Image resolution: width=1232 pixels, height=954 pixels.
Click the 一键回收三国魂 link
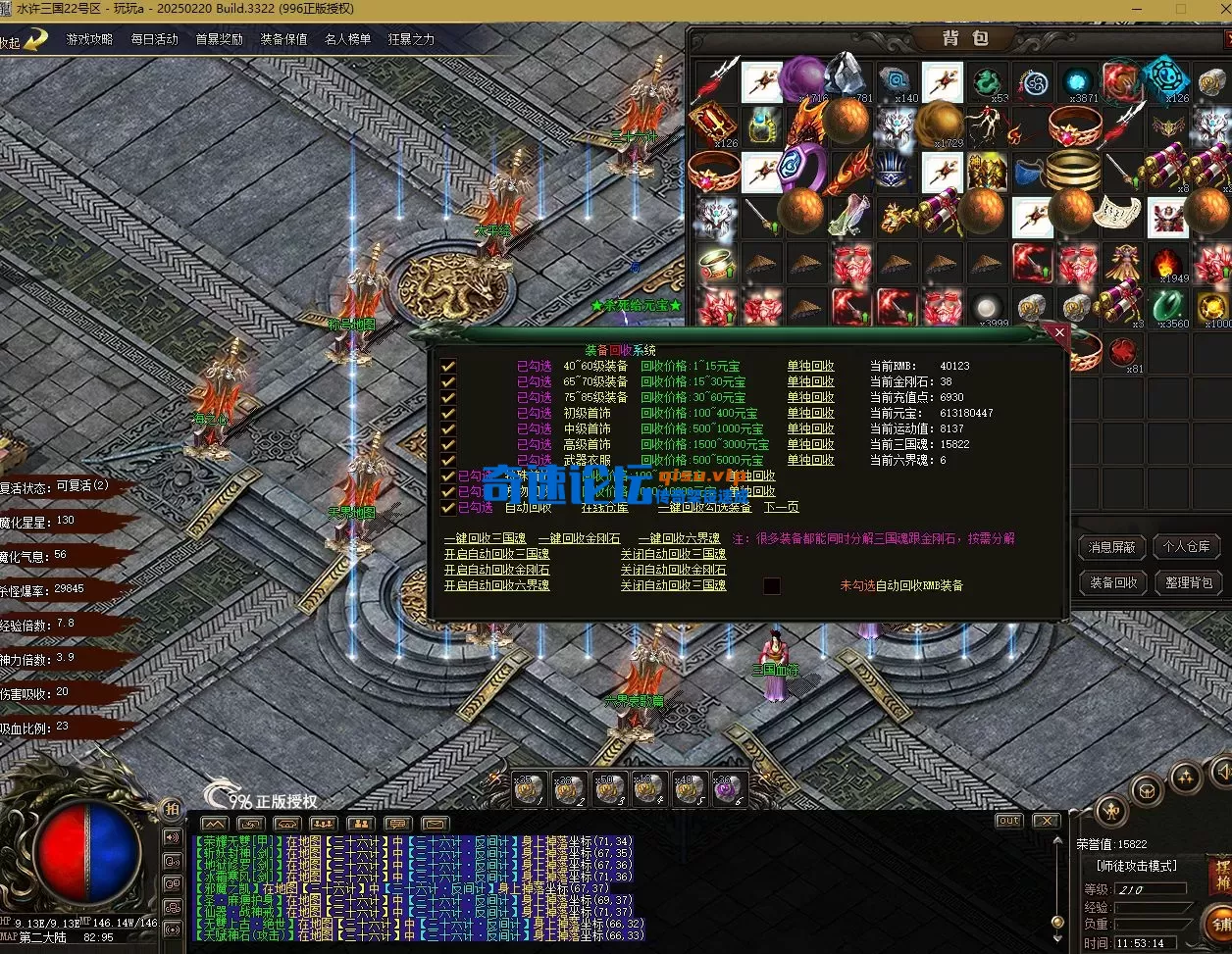click(x=485, y=539)
